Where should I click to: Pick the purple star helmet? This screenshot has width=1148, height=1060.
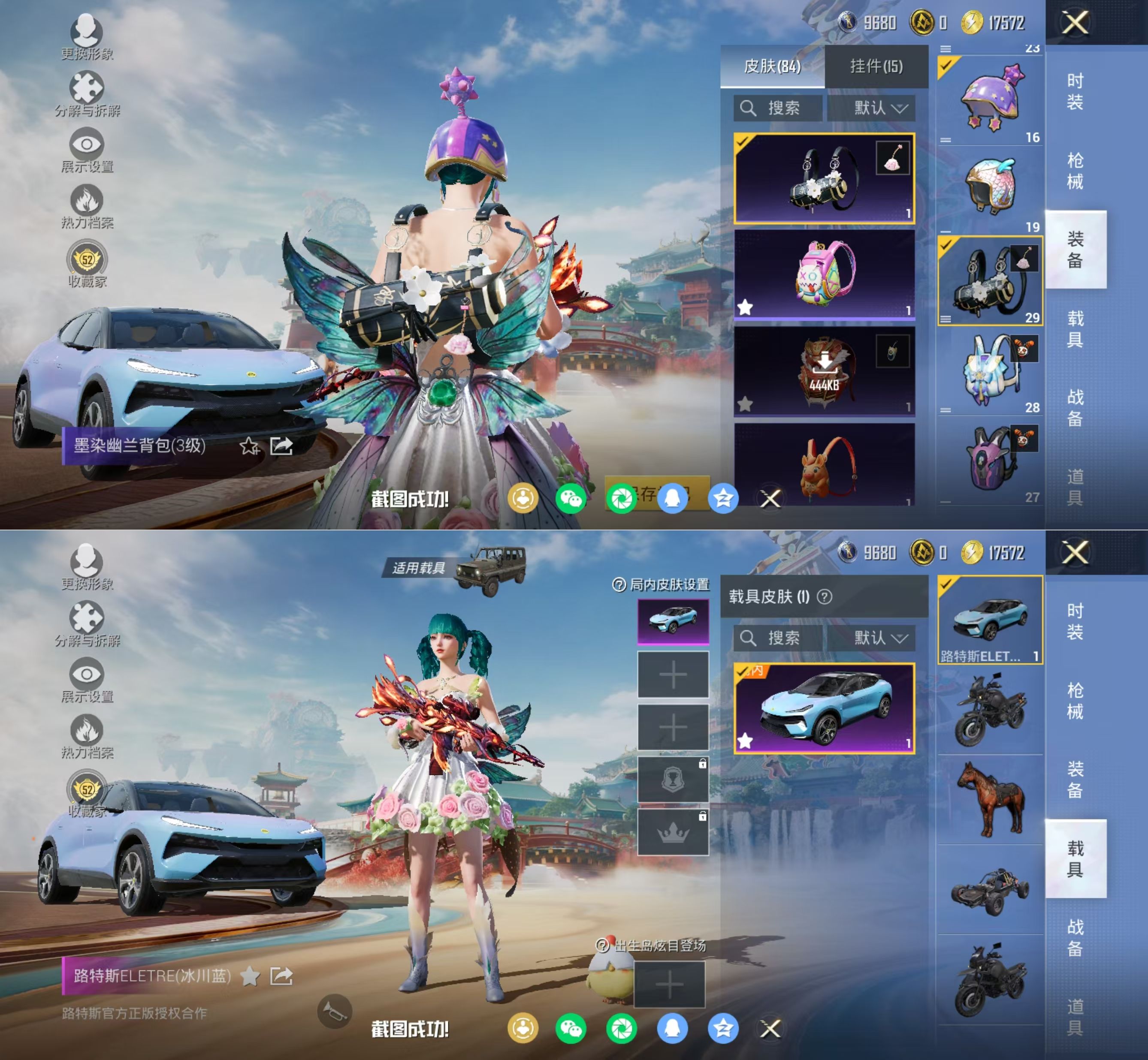[990, 99]
